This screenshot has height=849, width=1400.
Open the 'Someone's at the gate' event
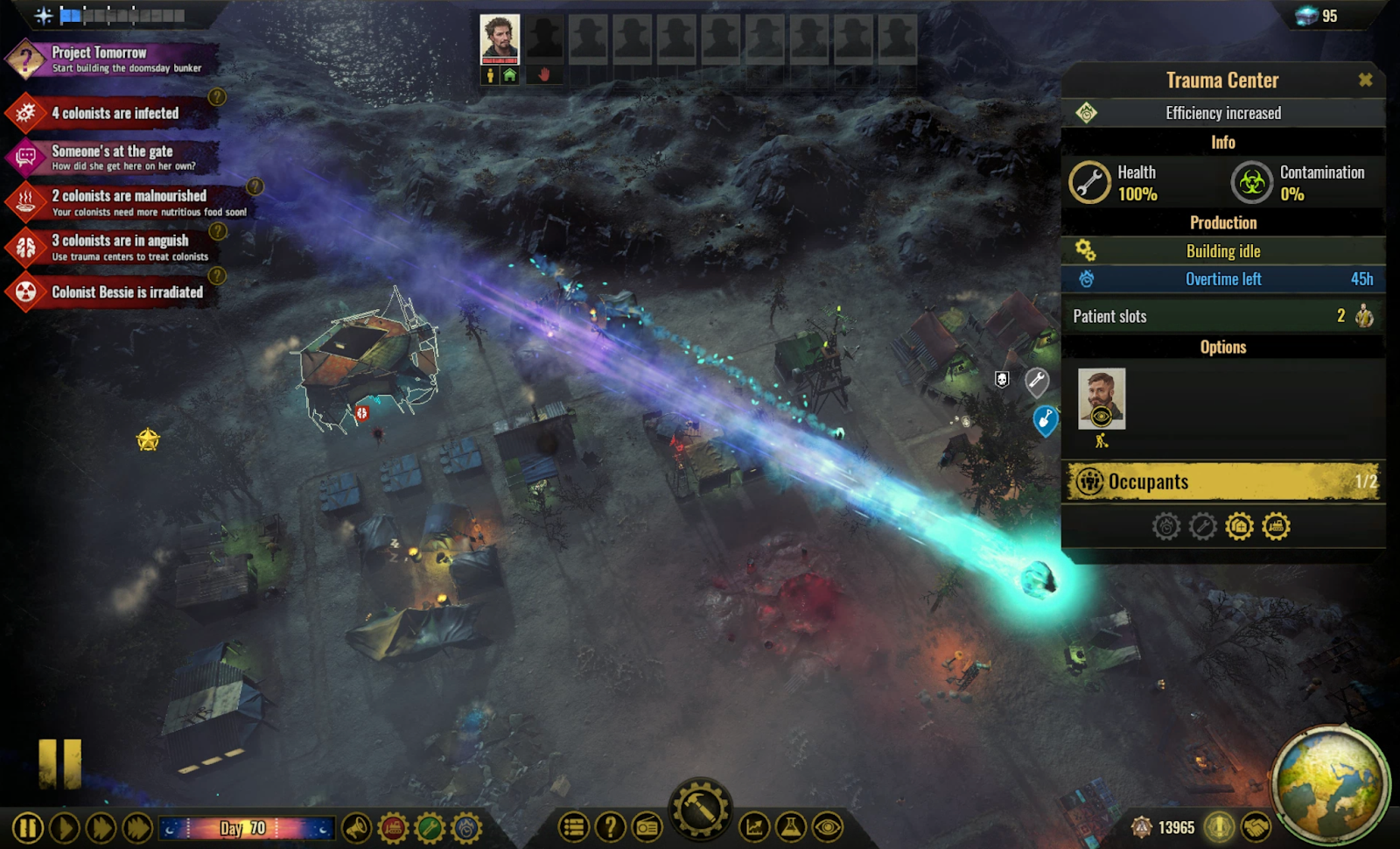(x=114, y=158)
